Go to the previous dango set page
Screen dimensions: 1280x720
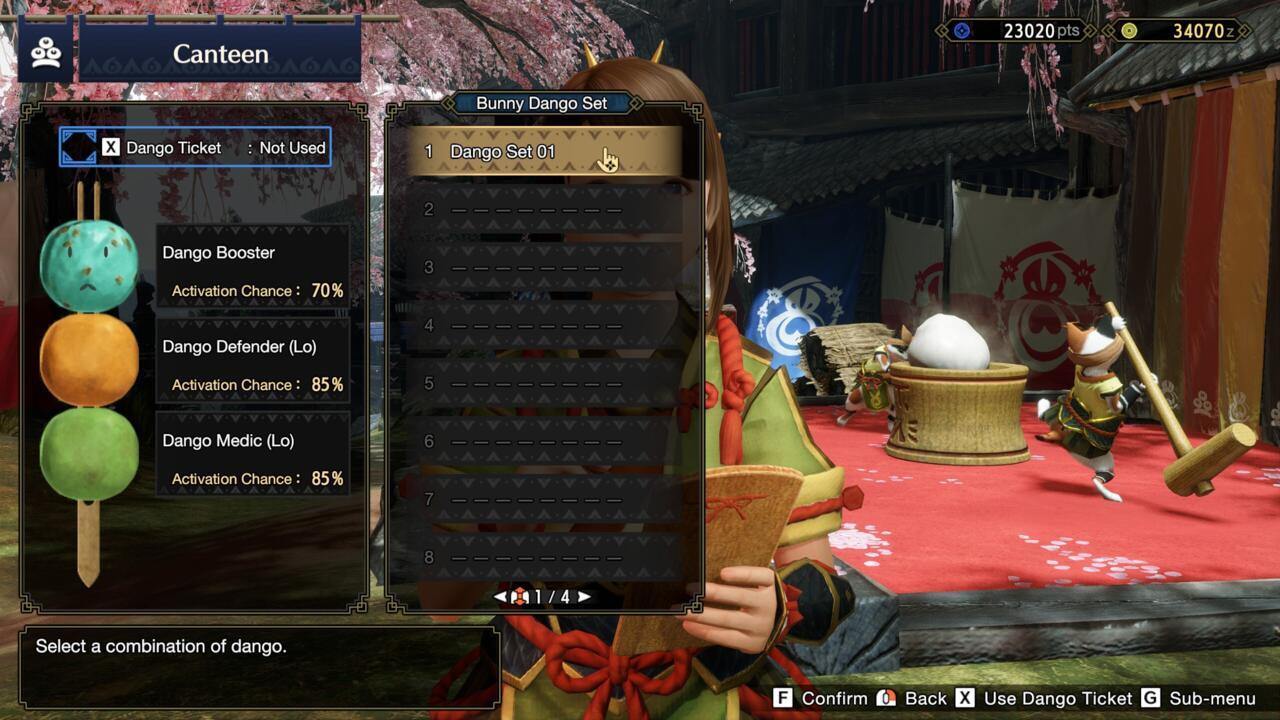click(500, 597)
